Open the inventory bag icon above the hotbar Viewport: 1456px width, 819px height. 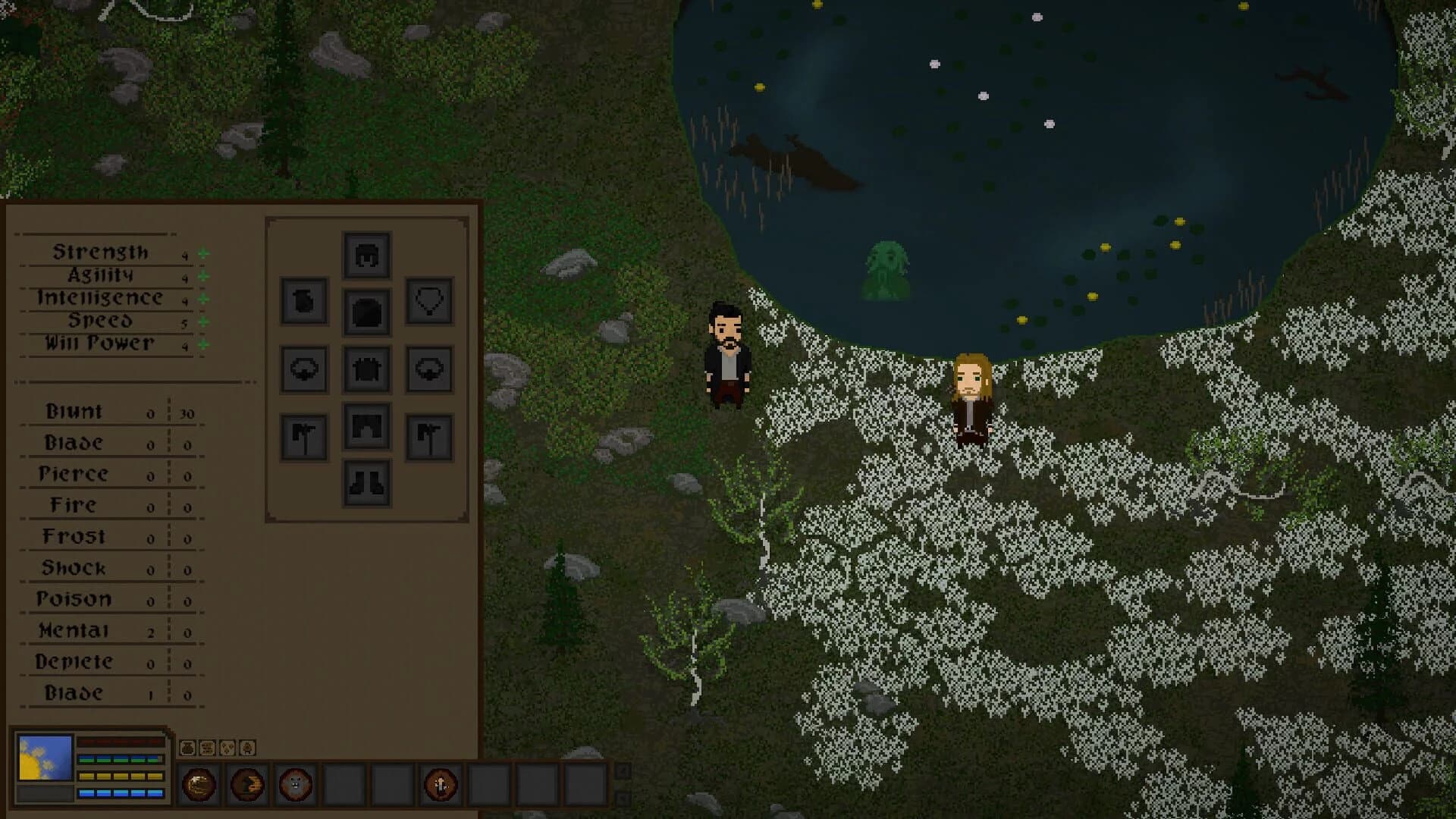[187, 749]
